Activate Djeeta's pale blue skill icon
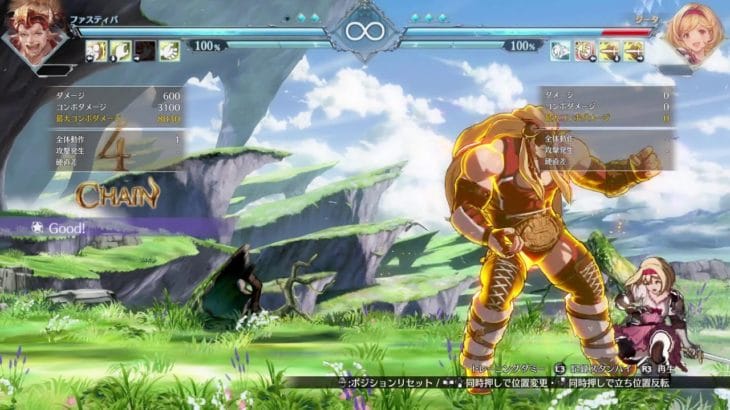The image size is (730, 410). click(561, 50)
